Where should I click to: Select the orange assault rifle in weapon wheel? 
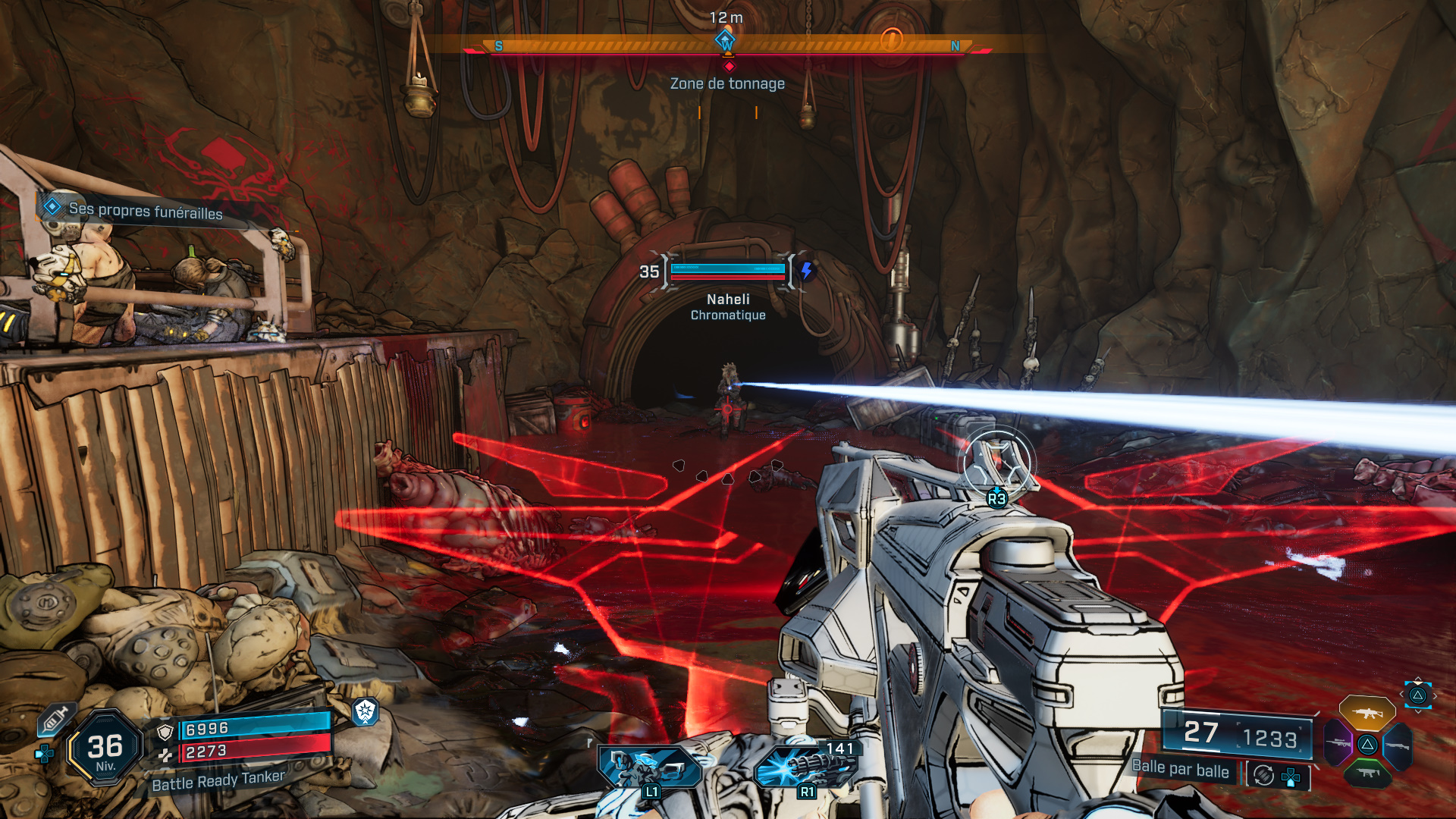pos(1367,714)
